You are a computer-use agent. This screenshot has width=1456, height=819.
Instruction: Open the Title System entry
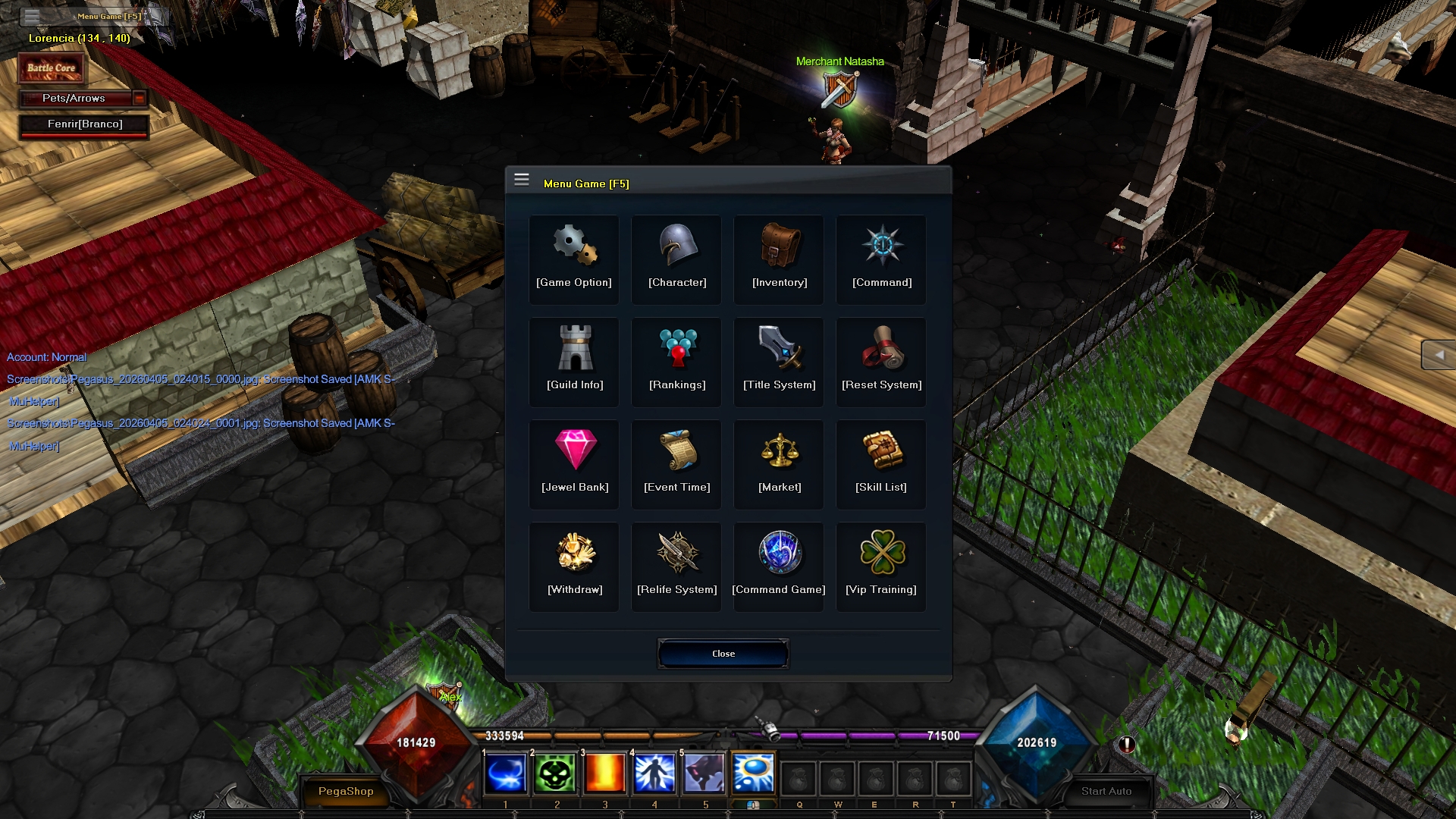coord(779,362)
